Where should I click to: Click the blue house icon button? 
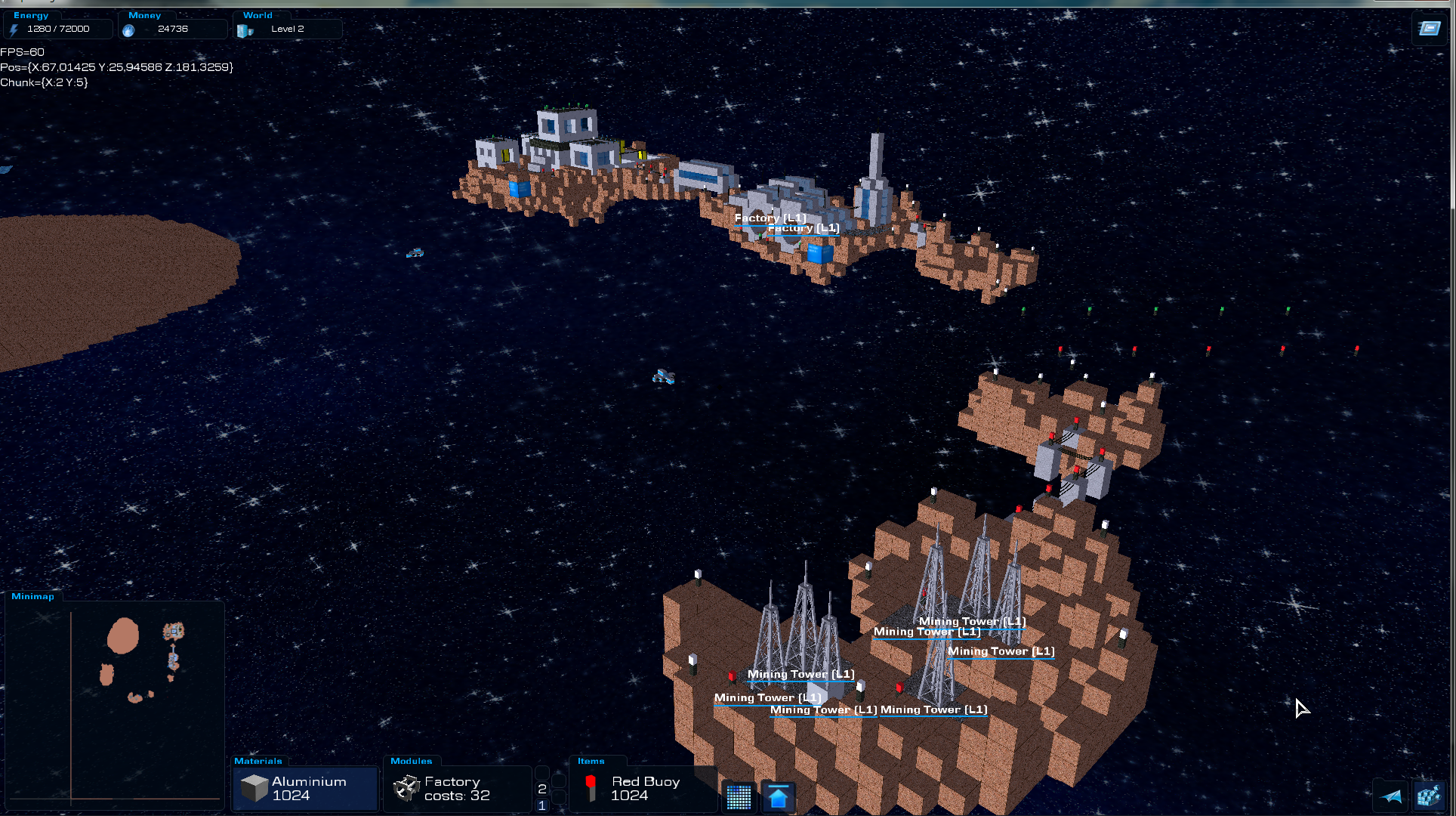778,796
